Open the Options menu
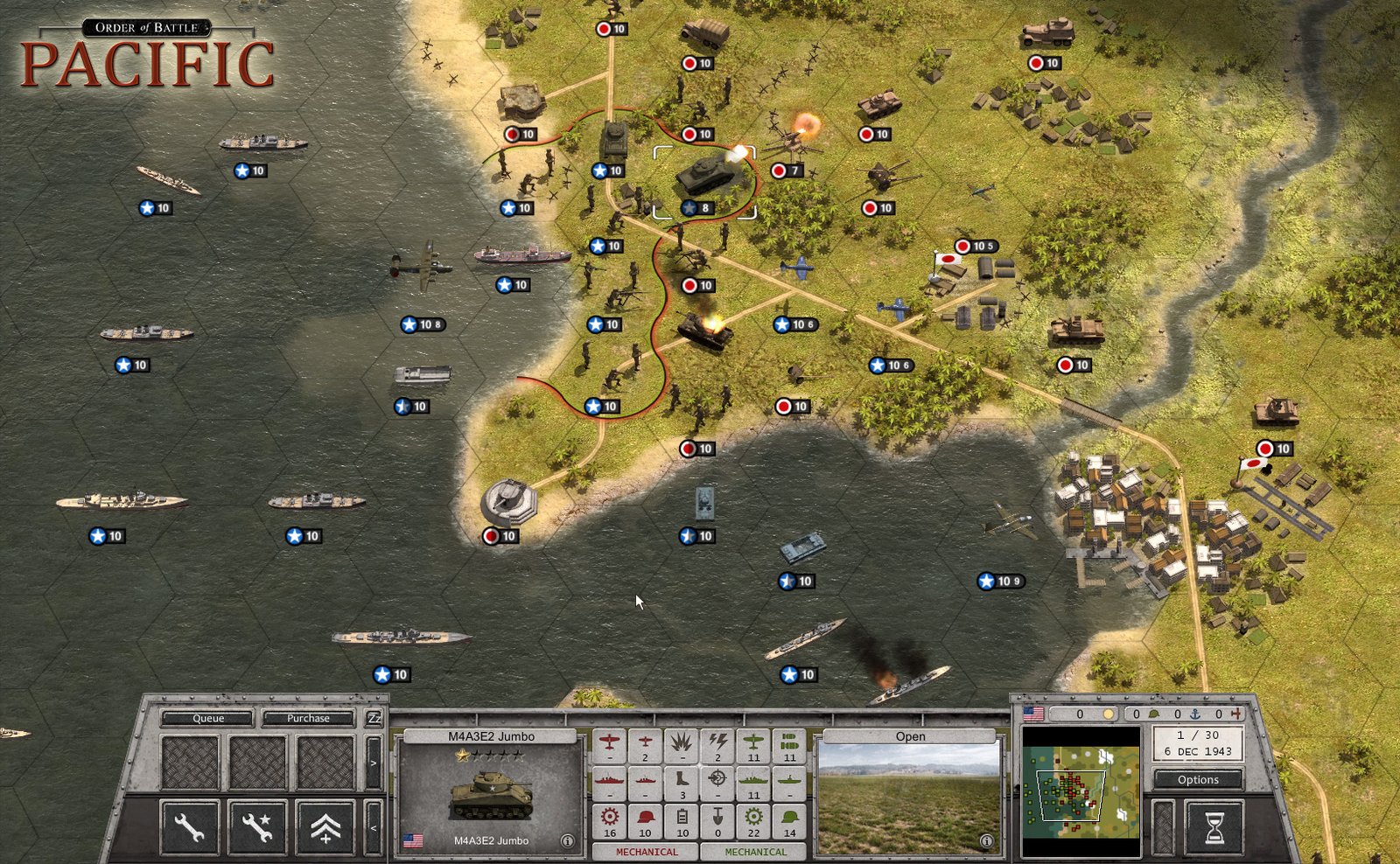The width and height of the screenshot is (1400, 864). click(x=1197, y=779)
